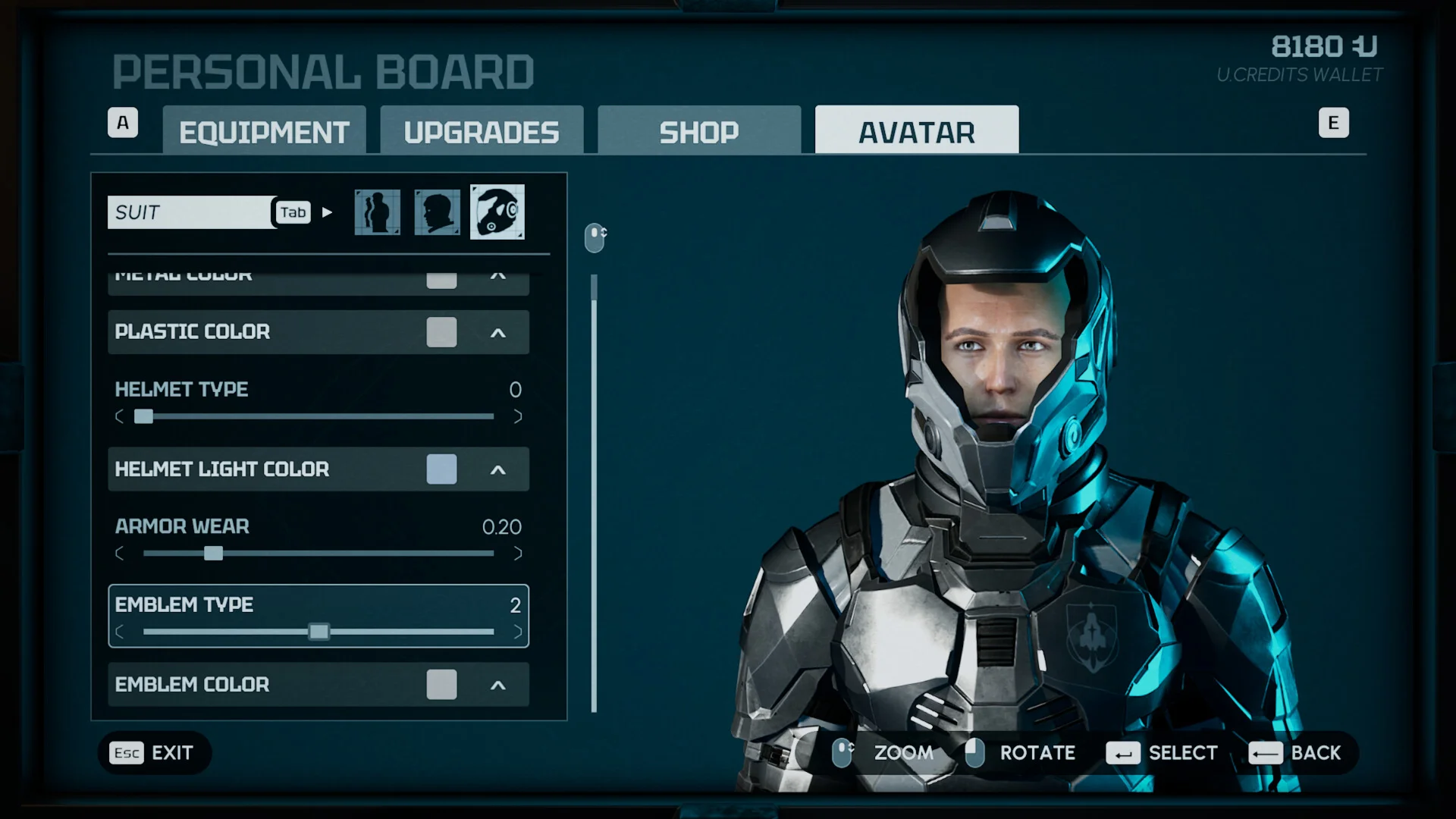Collapse the Emblem Color section arrow
The width and height of the screenshot is (1456, 819).
[x=497, y=686]
